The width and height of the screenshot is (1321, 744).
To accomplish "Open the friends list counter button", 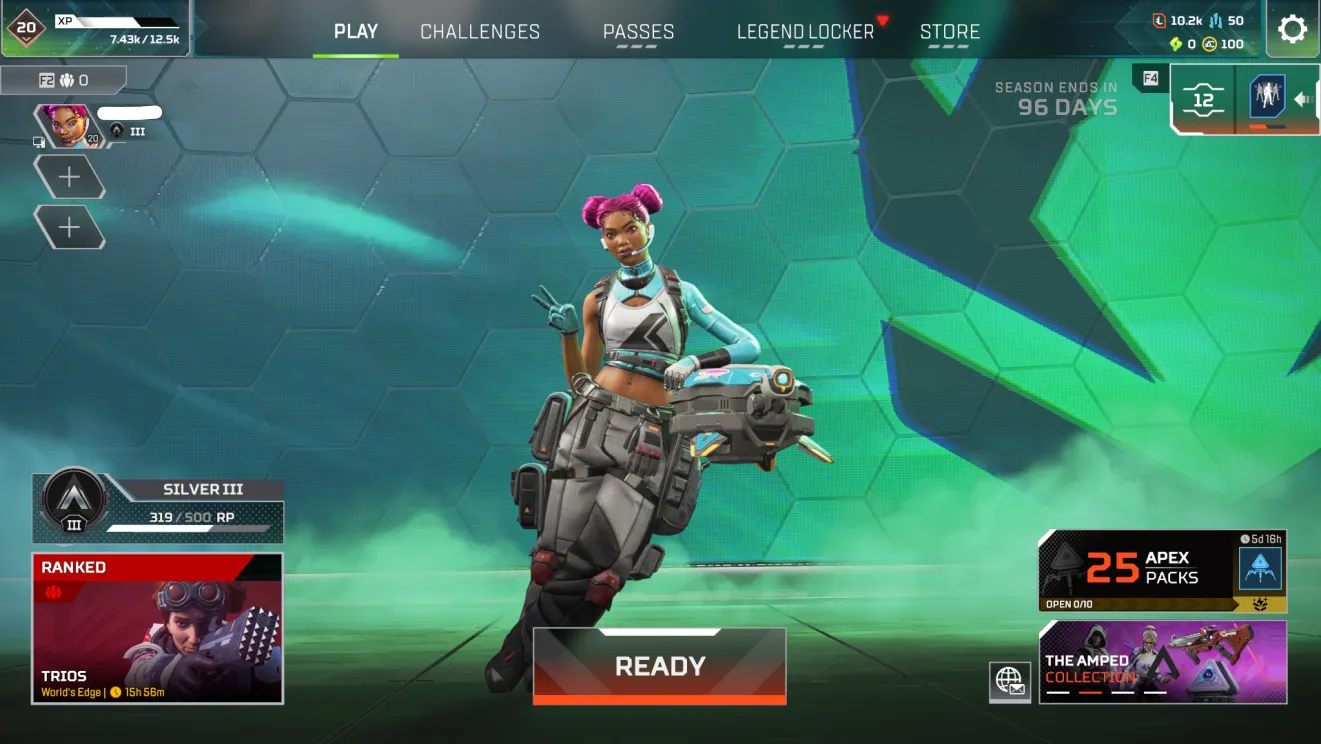I will click(64, 80).
